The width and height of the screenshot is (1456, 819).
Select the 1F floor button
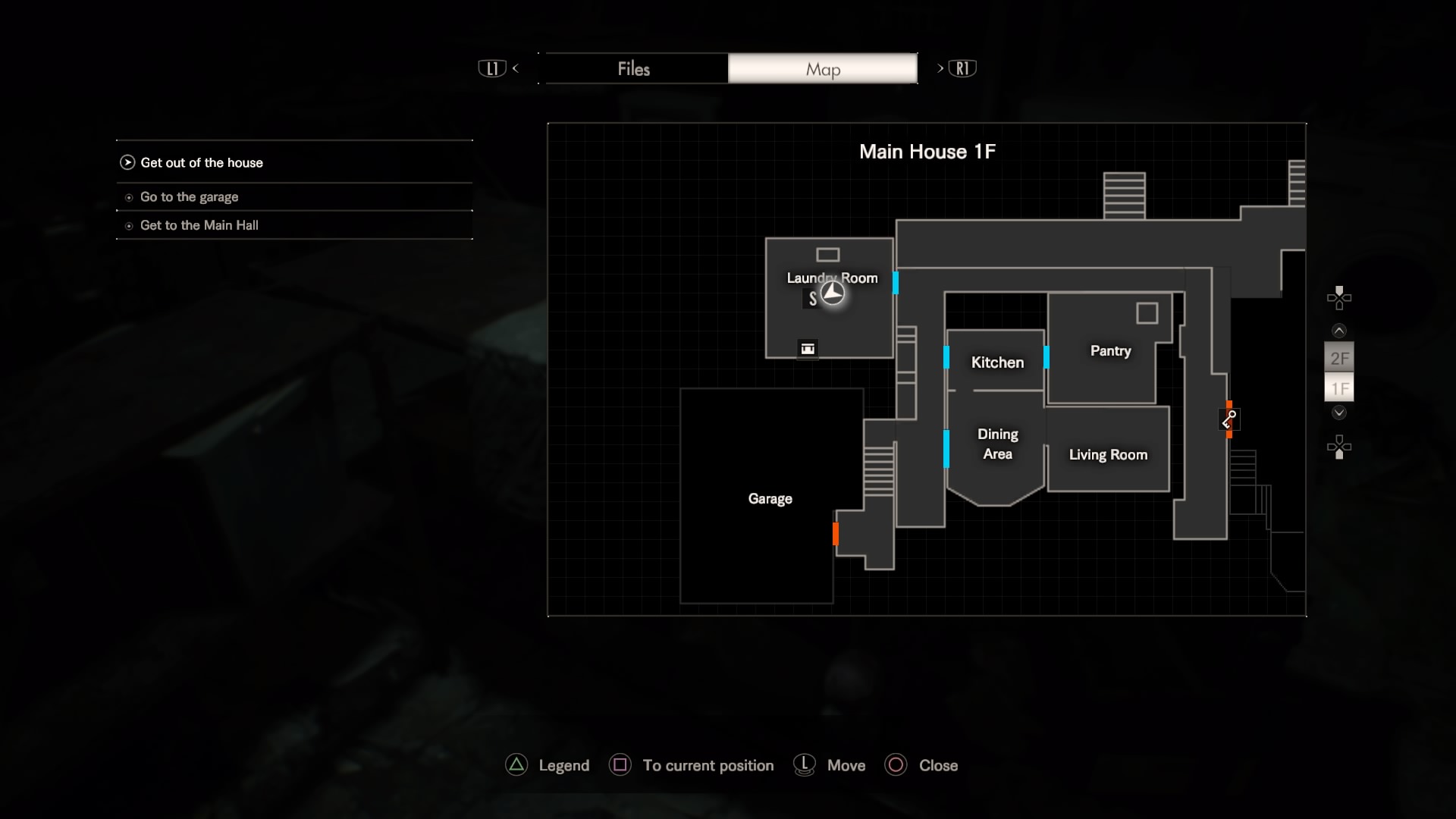click(x=1339, y=389)
